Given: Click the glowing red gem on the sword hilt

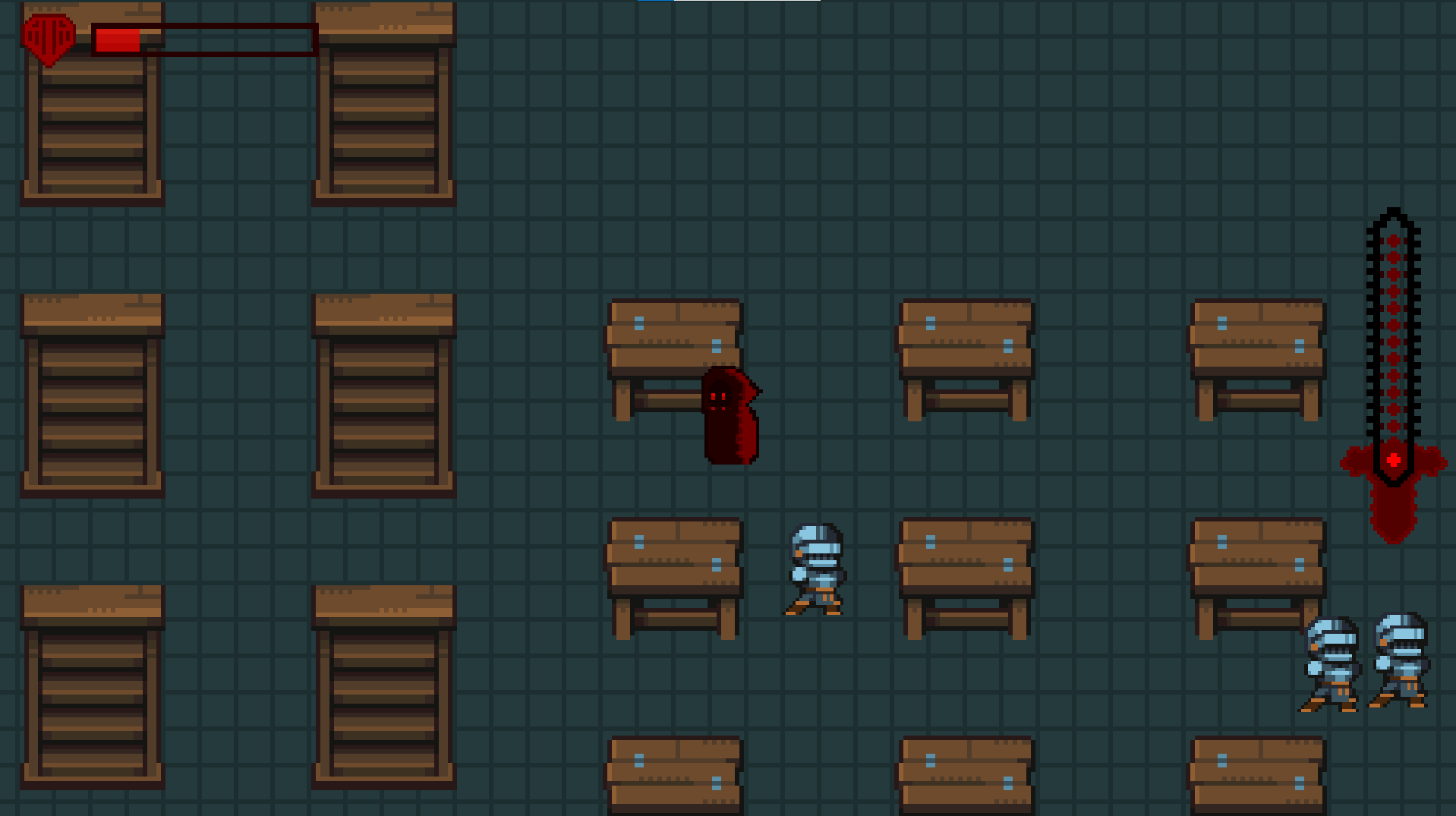Looking at the screenshot, I should [x=1393, y=457].
